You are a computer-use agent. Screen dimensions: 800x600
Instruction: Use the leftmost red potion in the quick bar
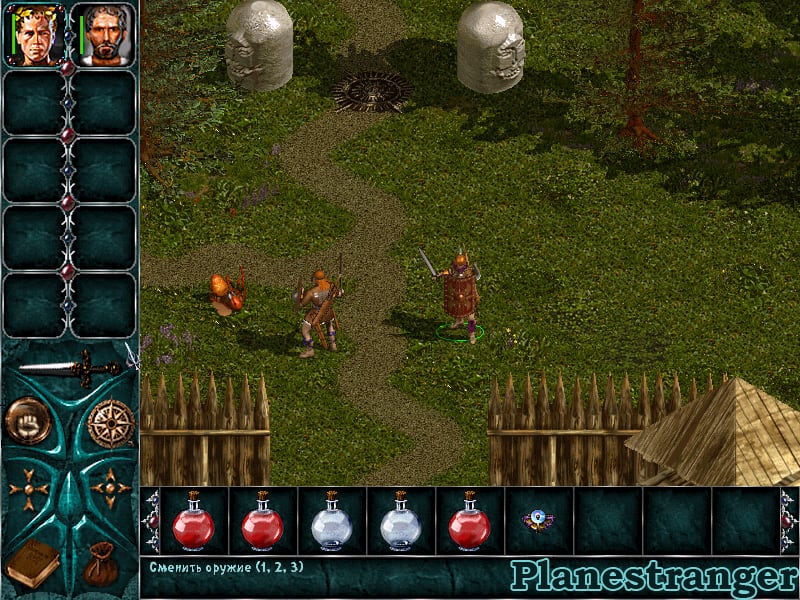click(x=193, y=521)
